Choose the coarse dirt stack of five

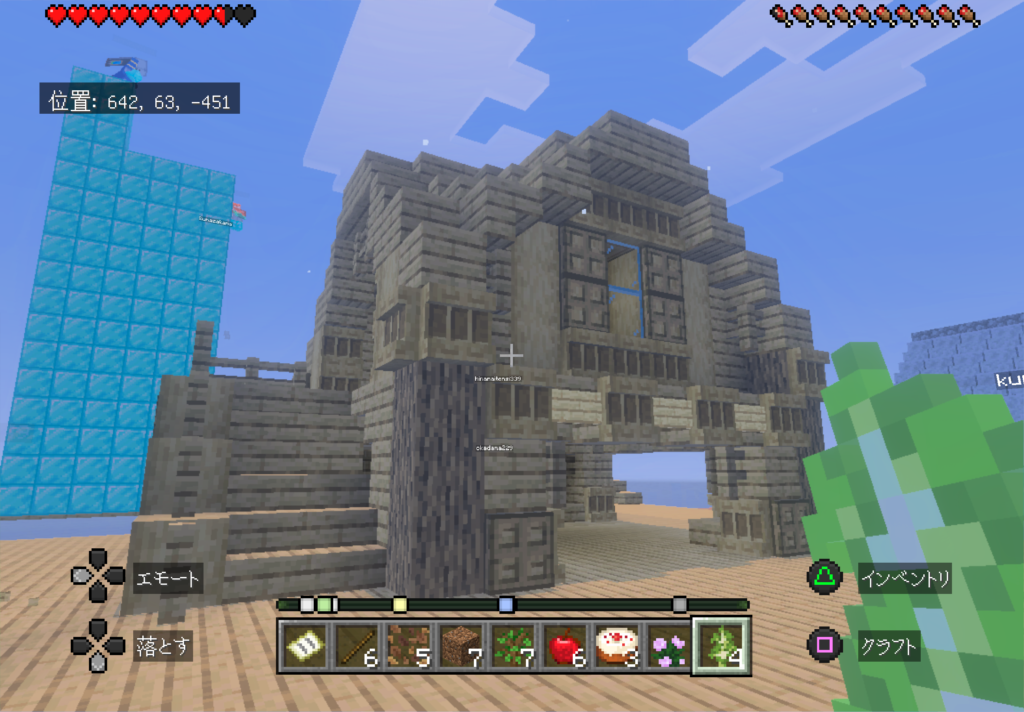point(408,647)
